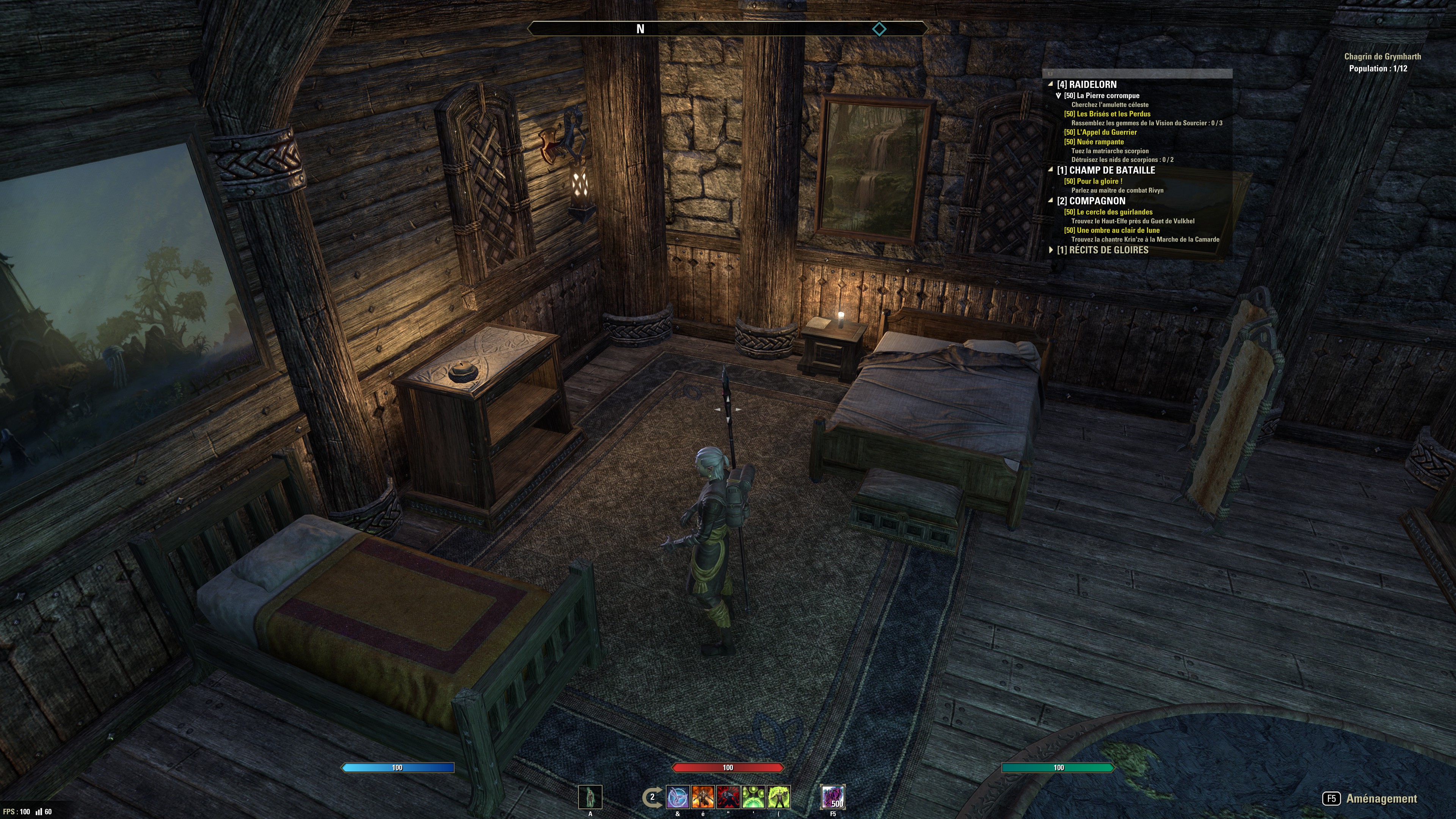Cast the fiery armored warrior skill
This screenshot has width=1456, height=819.
pyautogui.click(x=703, y=797)
